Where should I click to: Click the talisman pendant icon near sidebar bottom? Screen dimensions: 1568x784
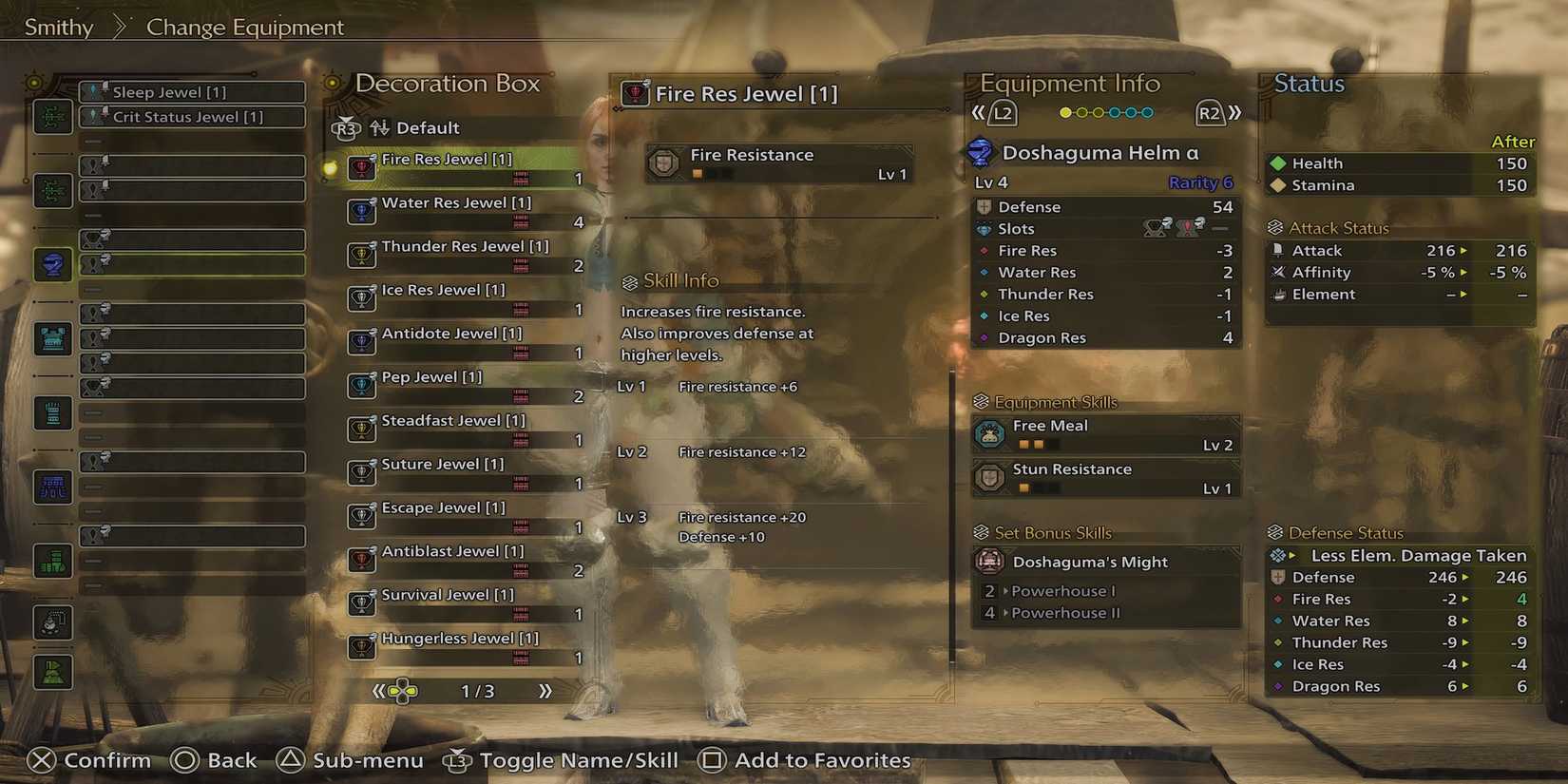tap(52, 623)
